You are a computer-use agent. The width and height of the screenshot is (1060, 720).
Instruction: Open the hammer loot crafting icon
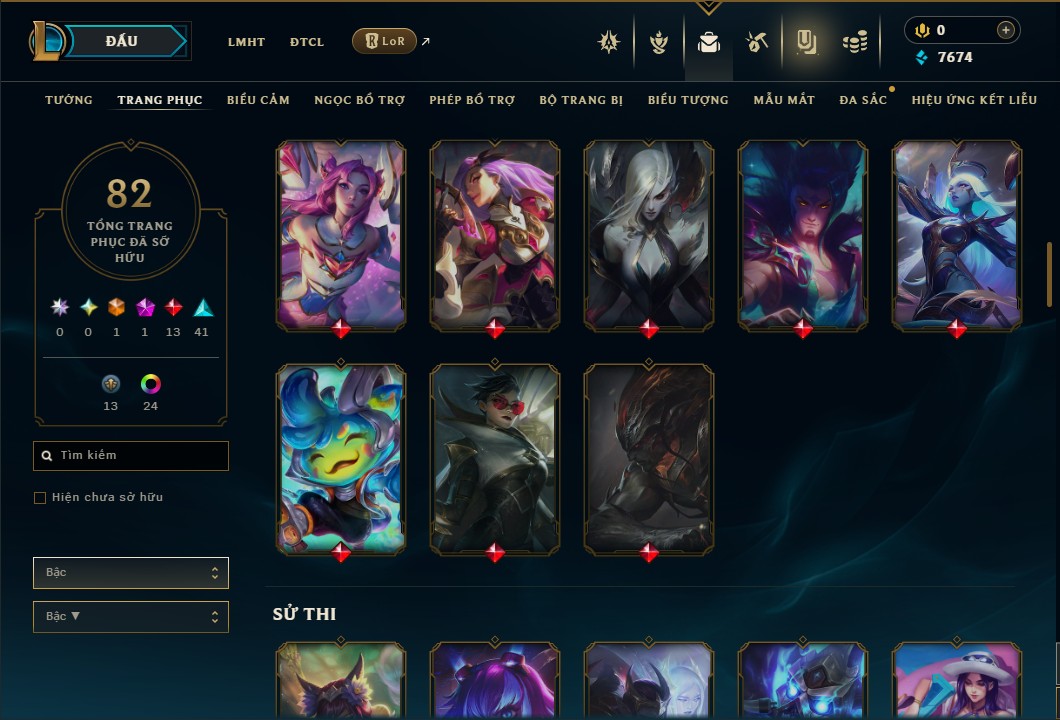coord(757,42)
